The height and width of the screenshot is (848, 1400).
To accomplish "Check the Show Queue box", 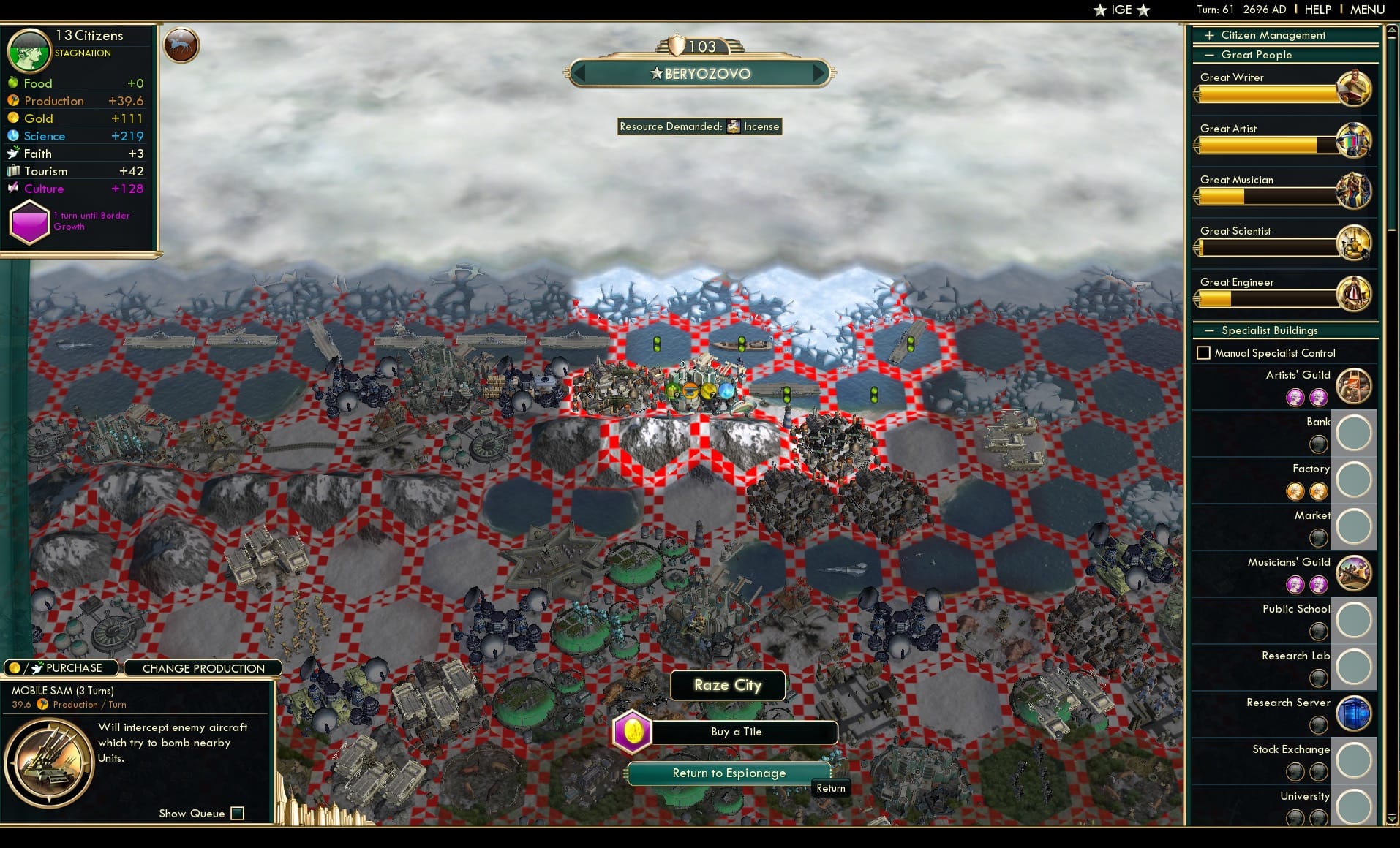I will pyautogui.click(x=237, y=813).
